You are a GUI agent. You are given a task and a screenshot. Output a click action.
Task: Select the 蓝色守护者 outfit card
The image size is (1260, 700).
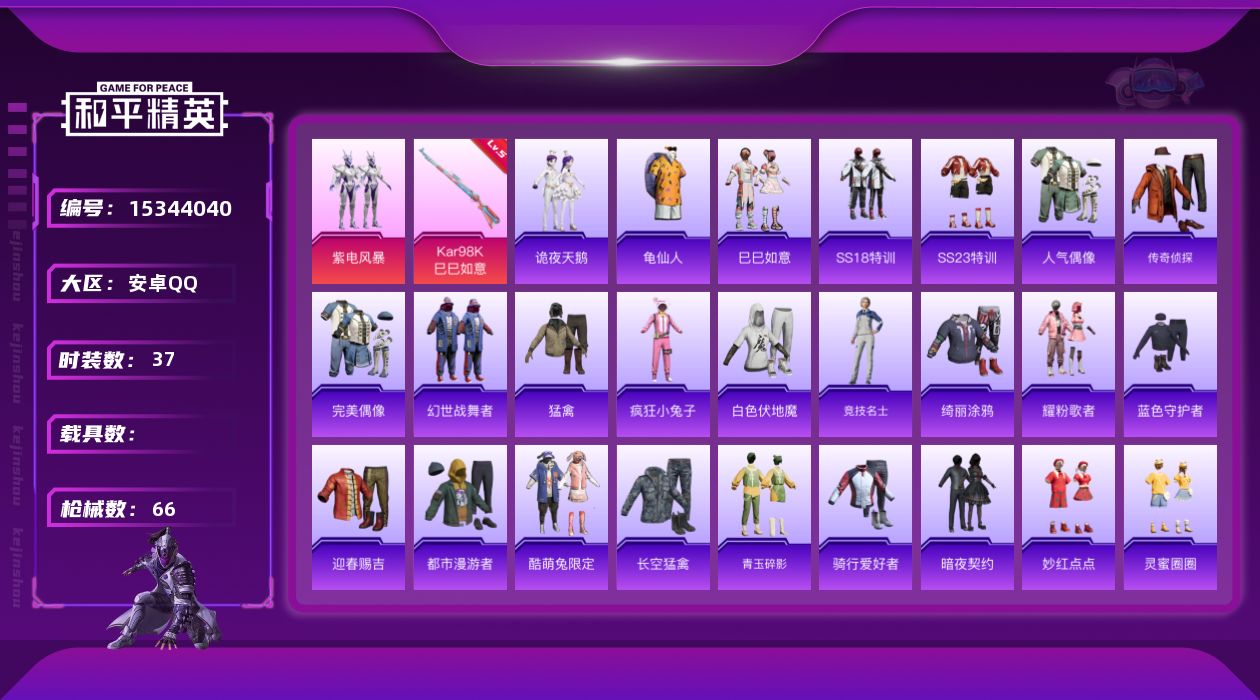point(1170,364)
